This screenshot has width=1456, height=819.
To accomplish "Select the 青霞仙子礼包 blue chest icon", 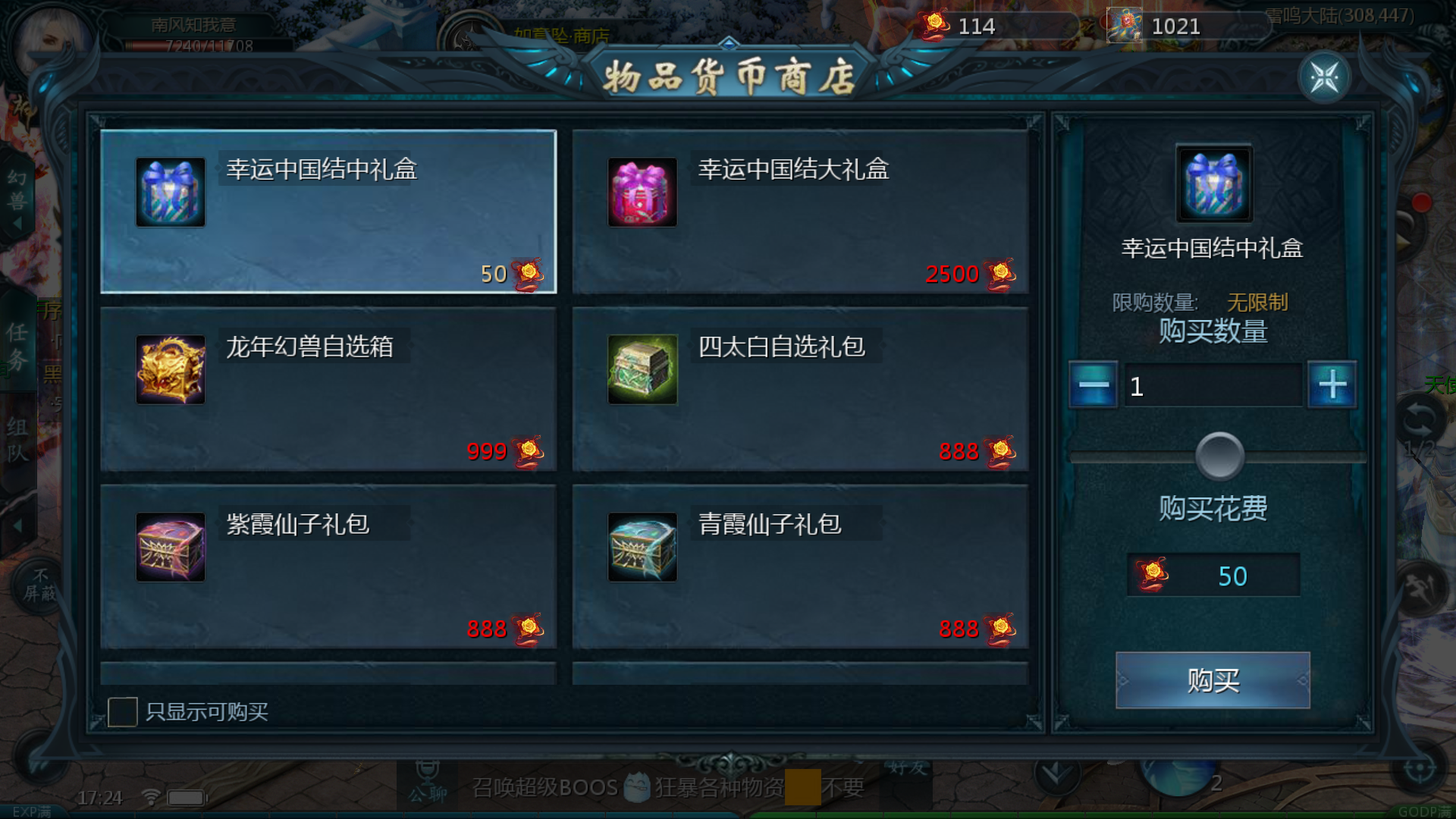I will [643, 548].
